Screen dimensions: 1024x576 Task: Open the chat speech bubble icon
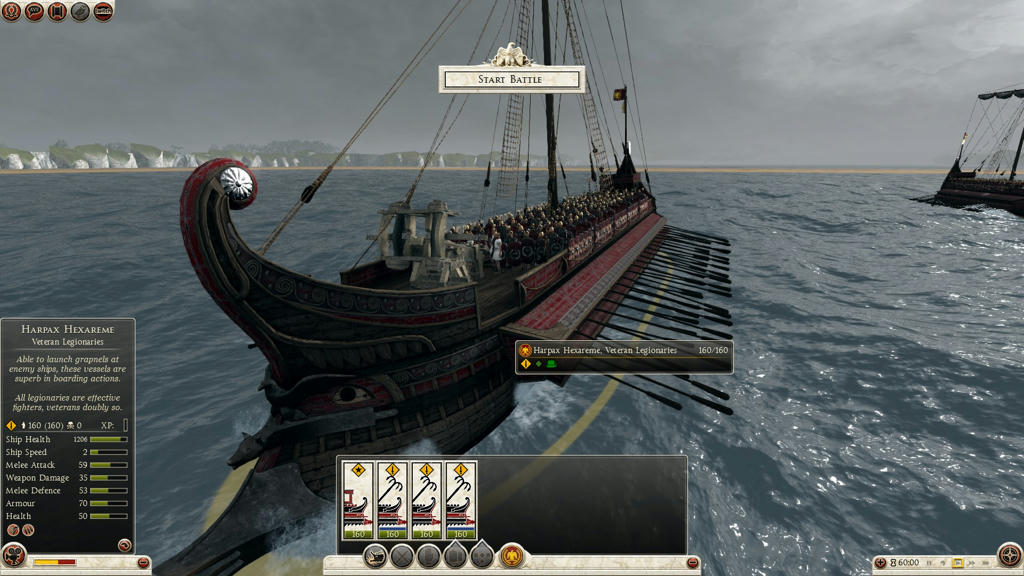pyautogui.click(x=34, y=12)
